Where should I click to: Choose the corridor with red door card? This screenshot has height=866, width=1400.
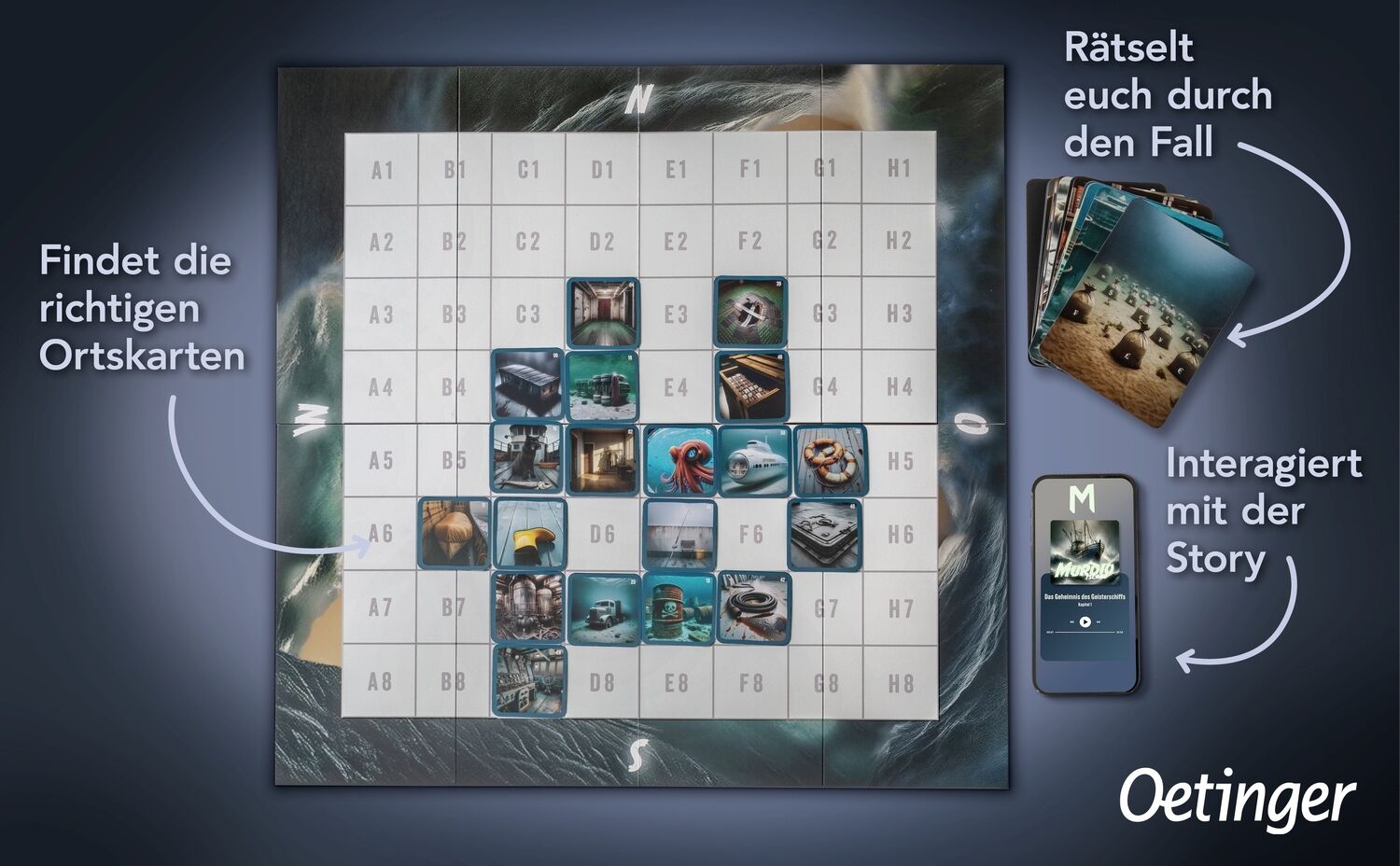click(x=604, y=314)
